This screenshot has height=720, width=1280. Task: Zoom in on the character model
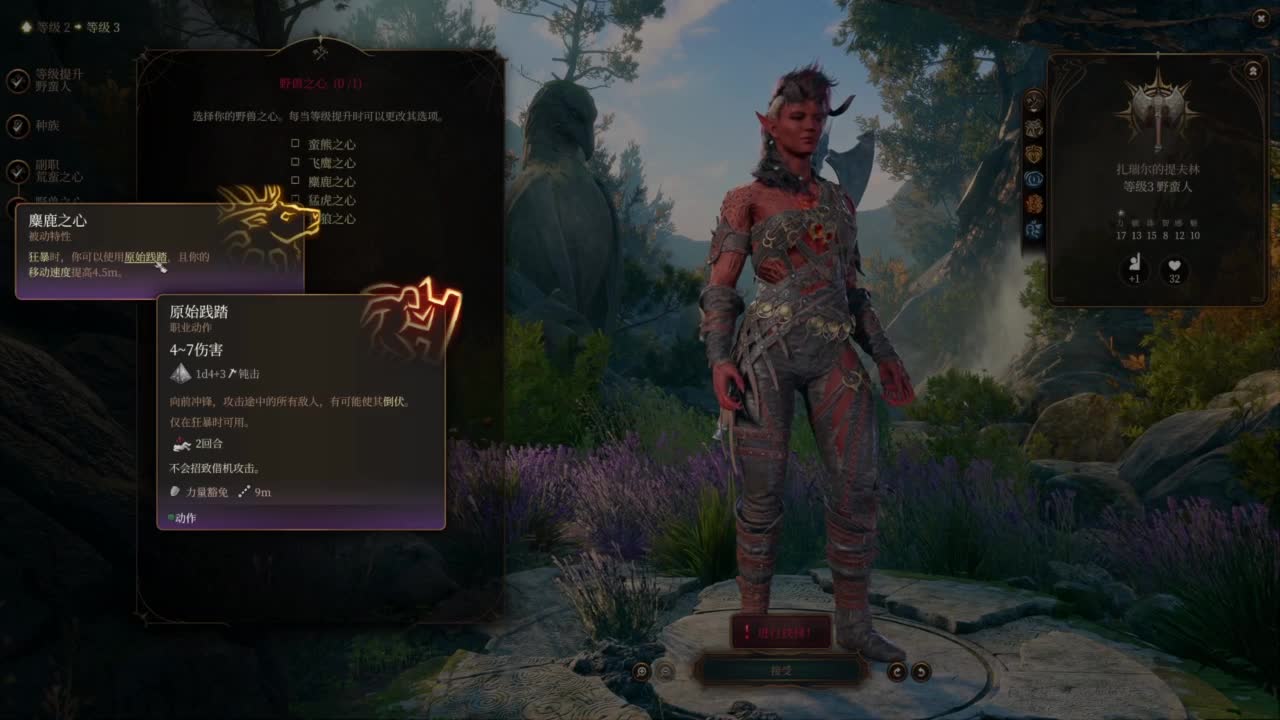pos(641,671)
